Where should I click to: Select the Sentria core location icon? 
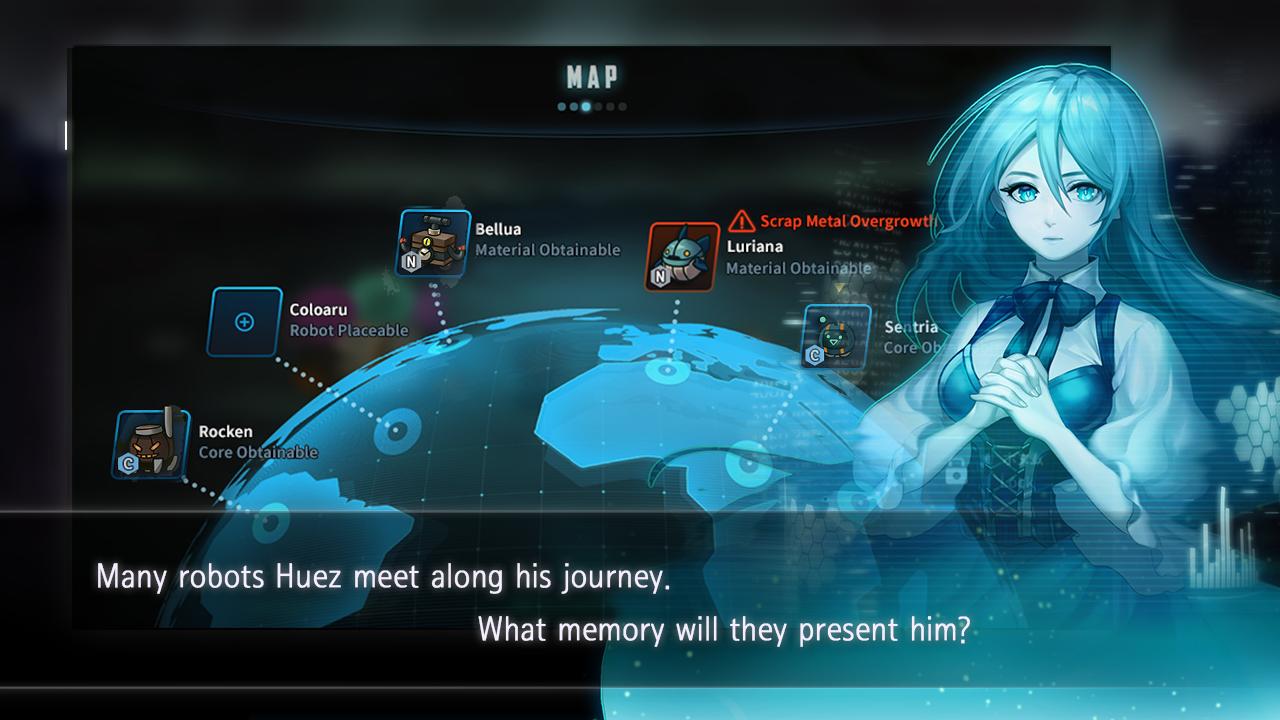(836, 337)
